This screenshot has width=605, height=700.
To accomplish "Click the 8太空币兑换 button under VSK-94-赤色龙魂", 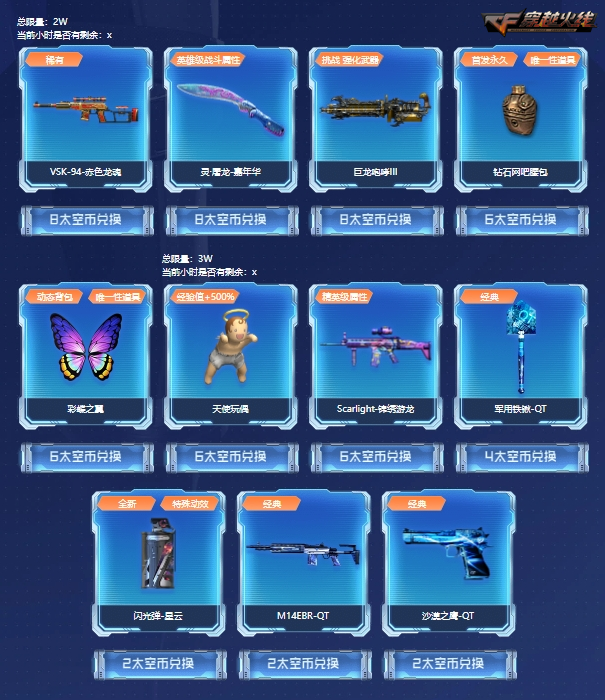I will coord(87,219).
